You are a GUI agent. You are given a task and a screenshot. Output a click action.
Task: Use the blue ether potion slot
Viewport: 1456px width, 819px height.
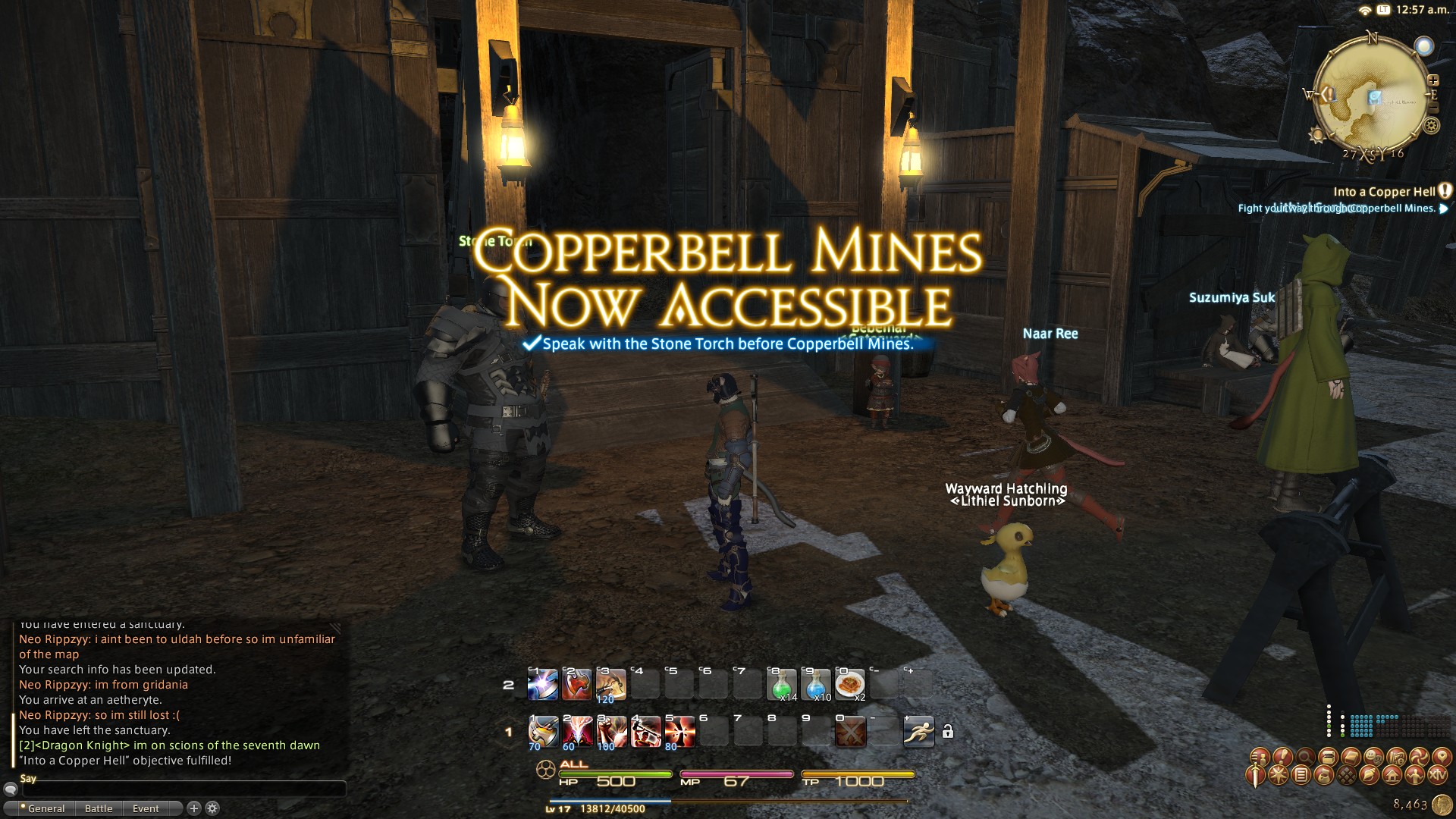[816, 685]
